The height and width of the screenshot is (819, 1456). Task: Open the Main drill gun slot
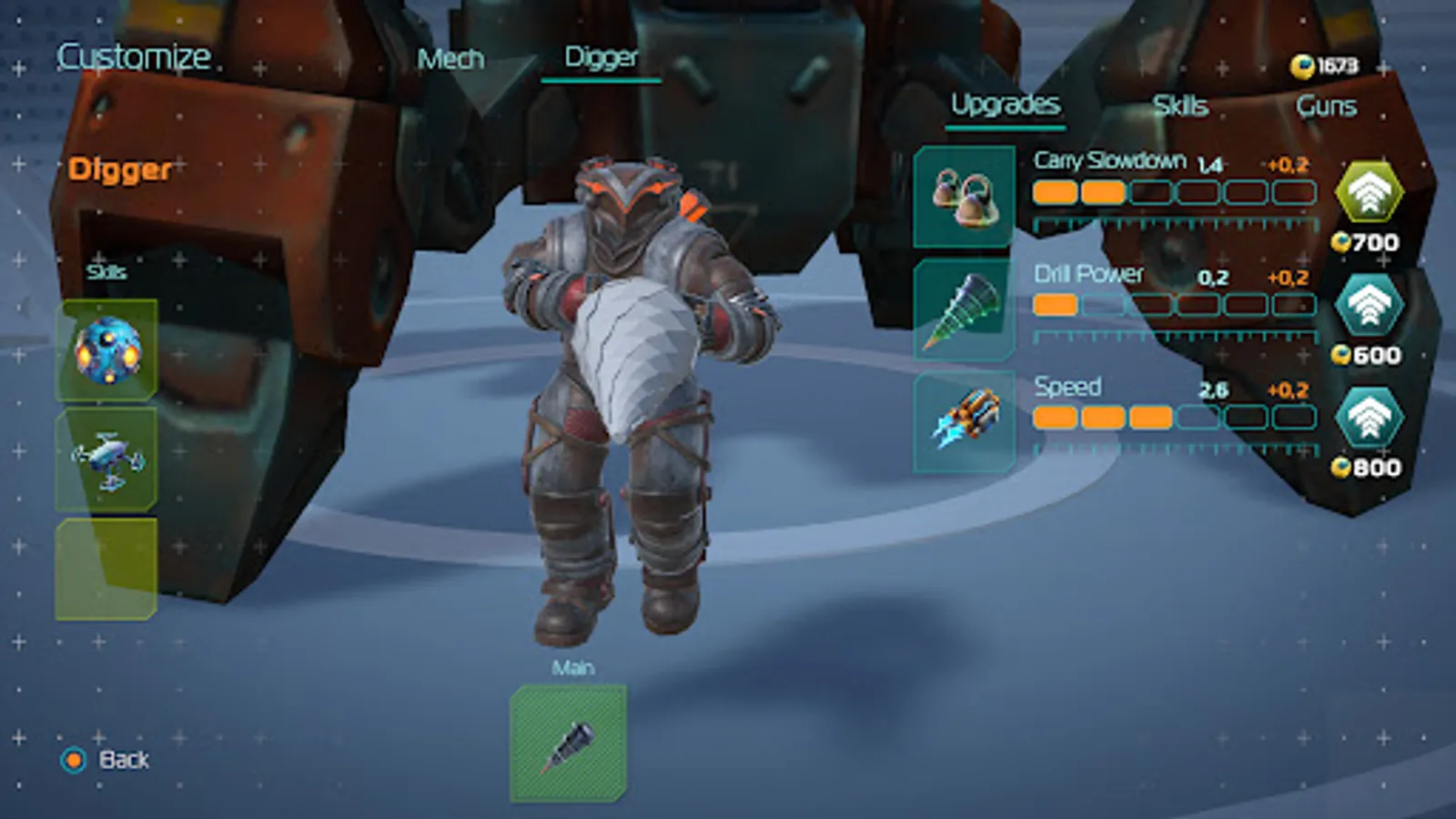[570, 739]
